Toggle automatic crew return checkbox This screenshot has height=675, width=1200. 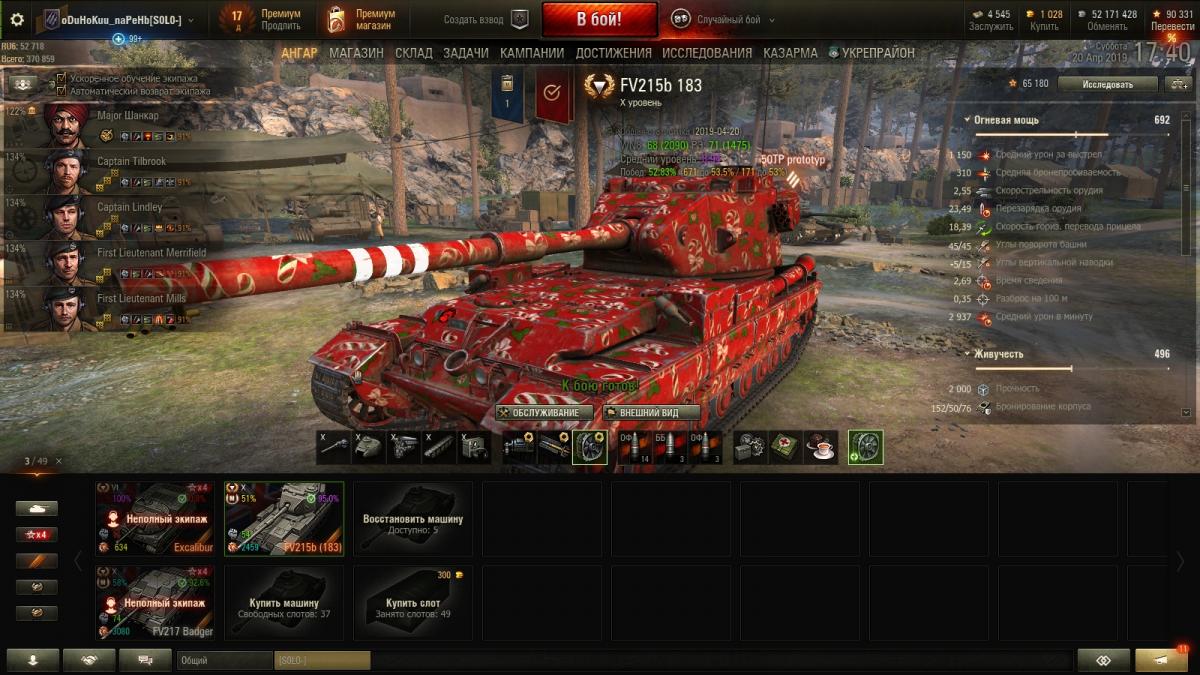(x=62, y=91)
